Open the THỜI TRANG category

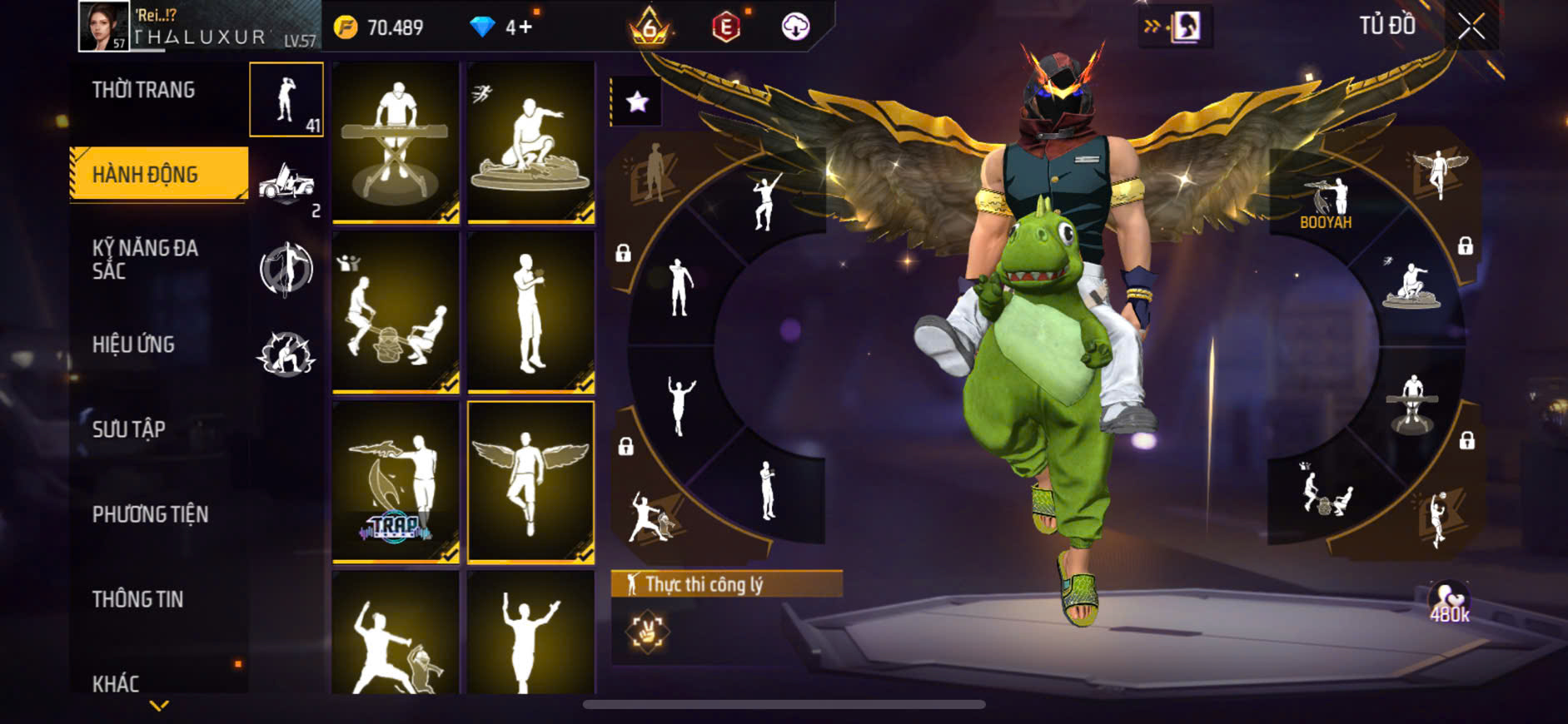pos(143,90)
